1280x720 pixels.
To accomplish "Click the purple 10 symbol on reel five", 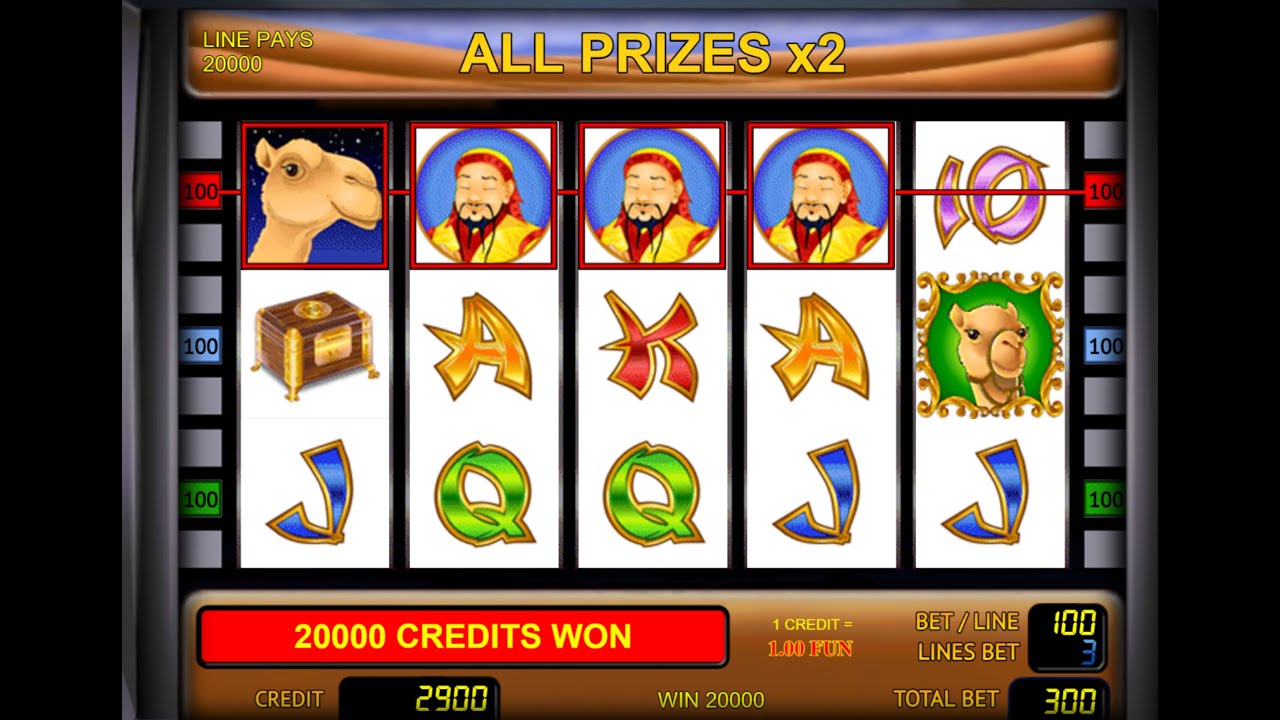I will click(988, 195).
